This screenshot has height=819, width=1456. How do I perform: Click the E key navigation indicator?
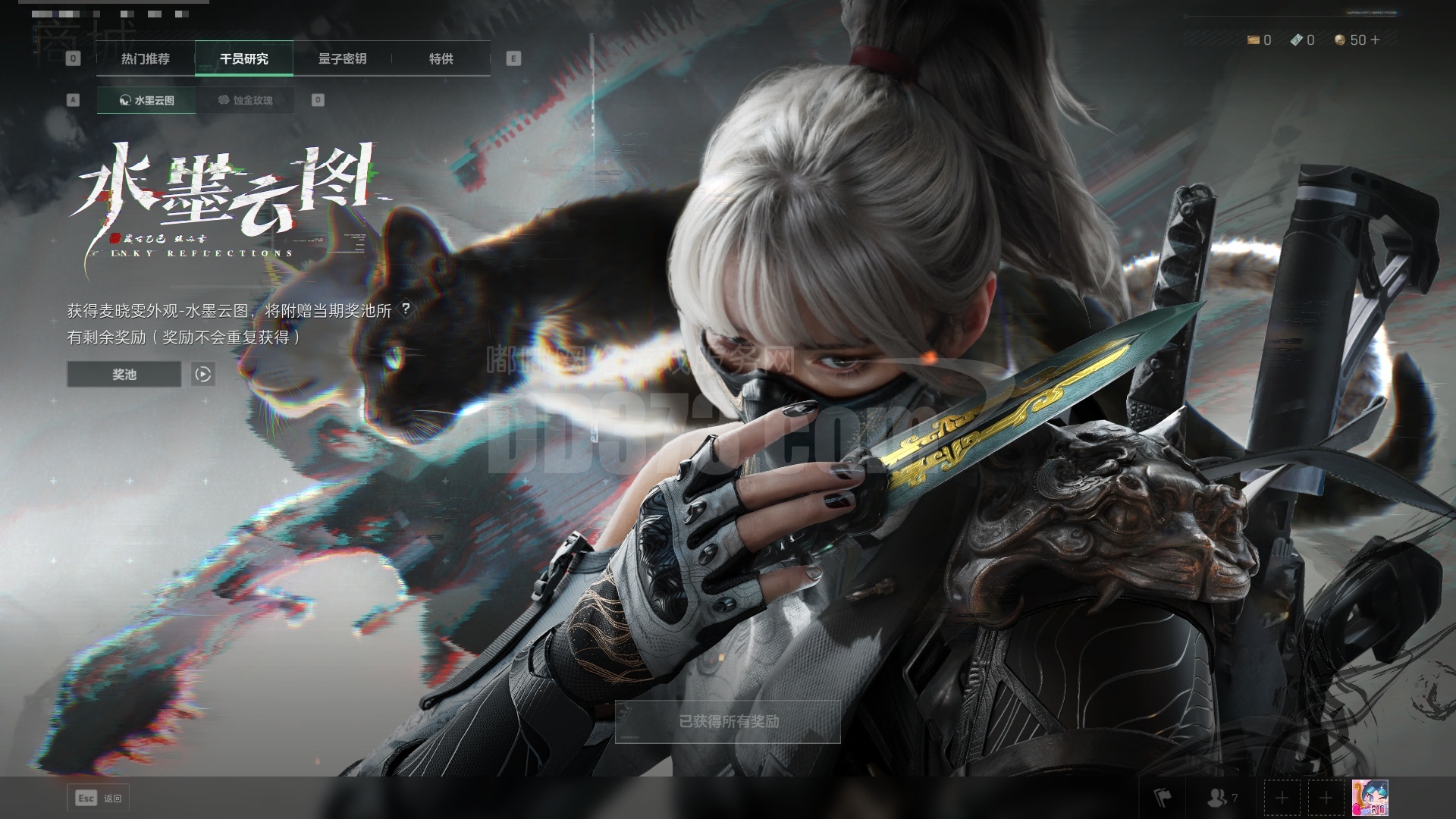(513, 58)
